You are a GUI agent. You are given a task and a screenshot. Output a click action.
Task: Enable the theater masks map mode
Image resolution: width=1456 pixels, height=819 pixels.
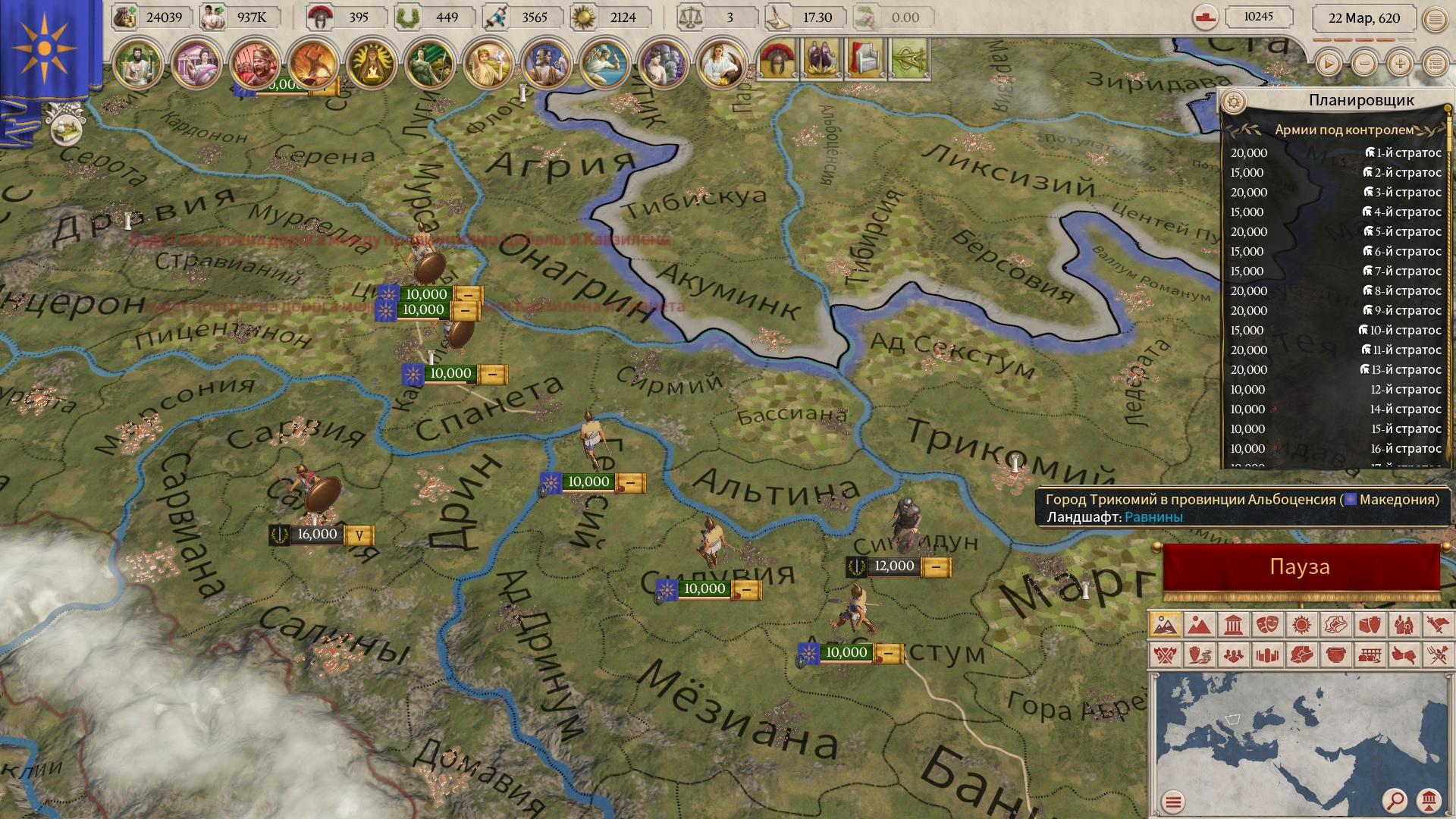[x=1266, y=625]
